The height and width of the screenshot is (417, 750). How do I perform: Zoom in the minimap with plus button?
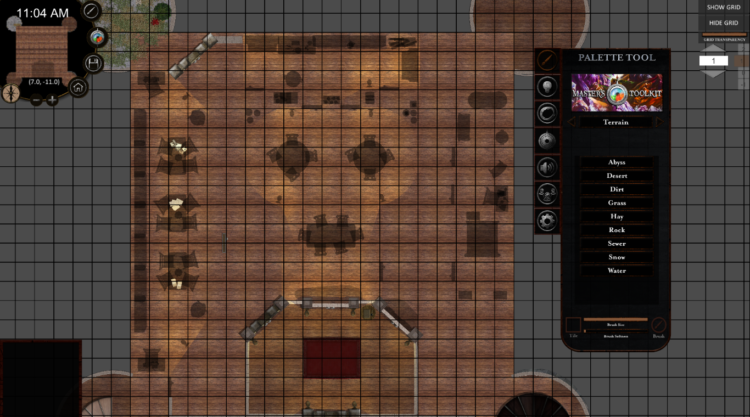[x=52, y=99]
